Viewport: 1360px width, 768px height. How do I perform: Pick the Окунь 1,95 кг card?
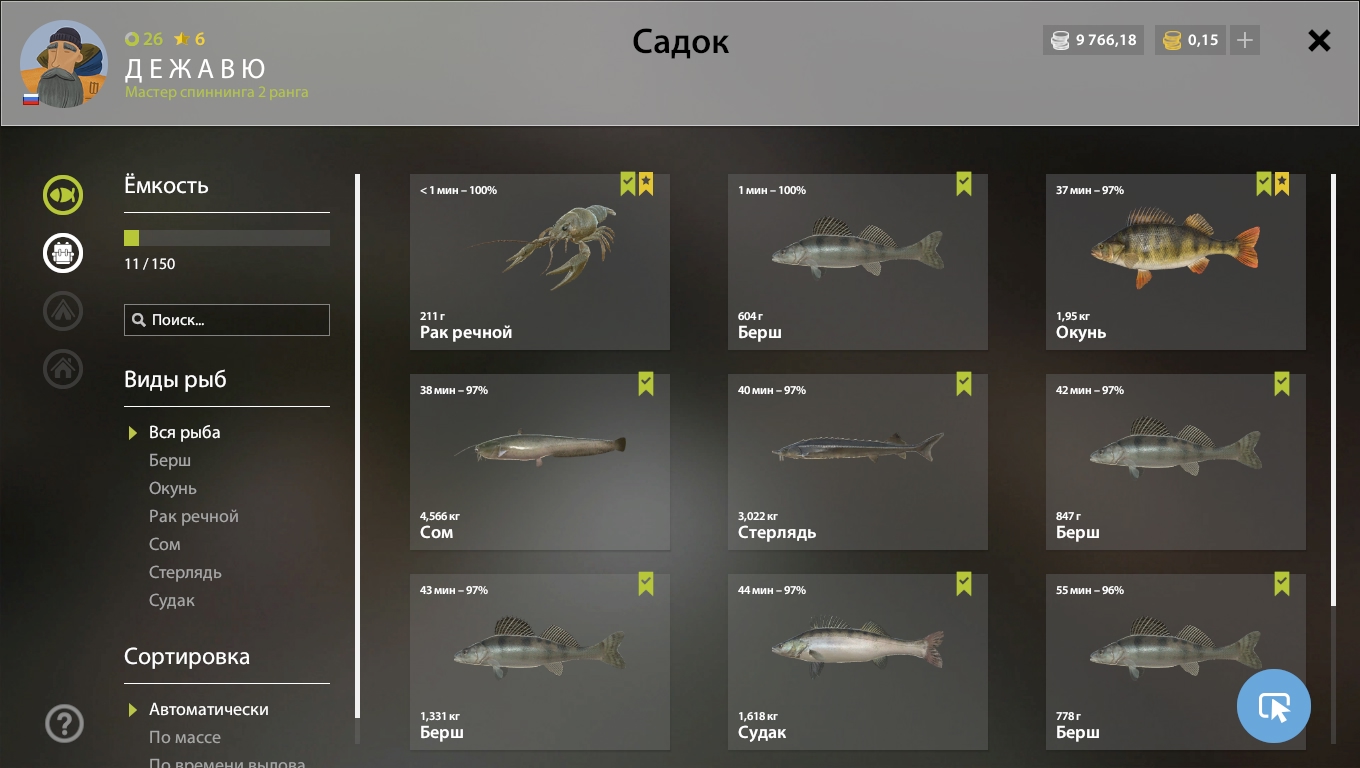point(1175,262)
